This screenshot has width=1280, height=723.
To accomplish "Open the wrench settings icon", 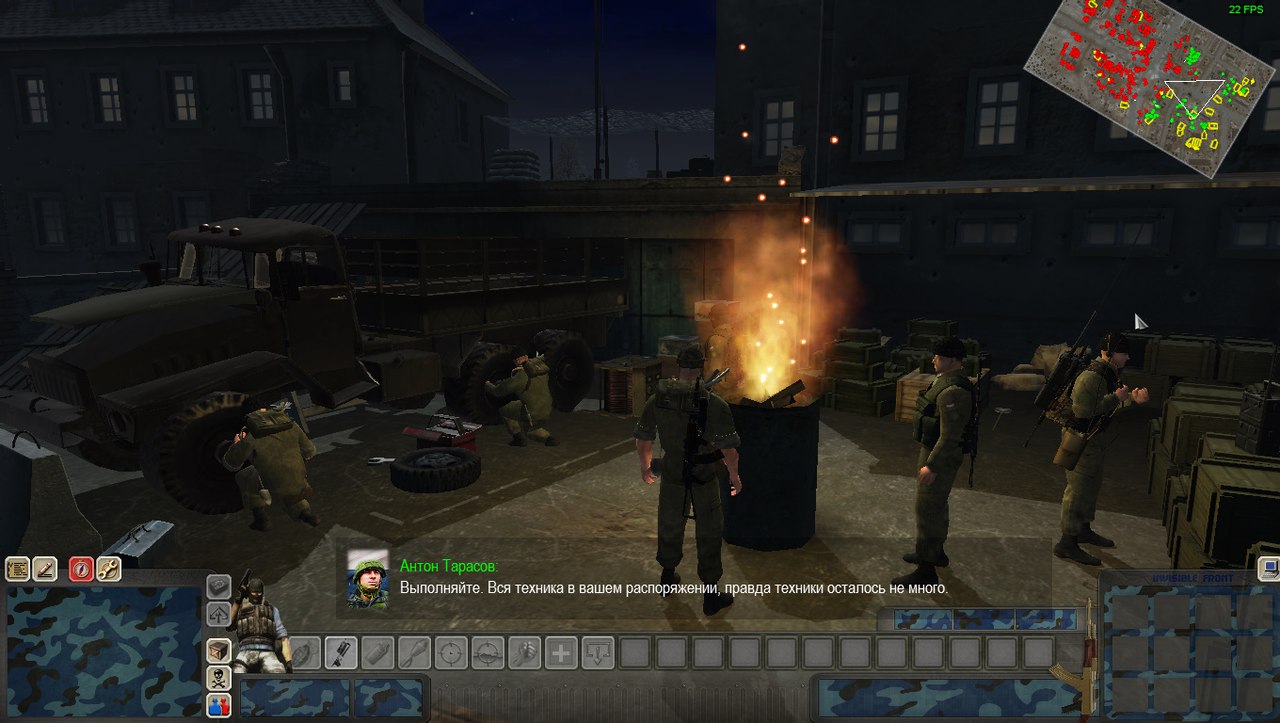I will tap(108, 570).
